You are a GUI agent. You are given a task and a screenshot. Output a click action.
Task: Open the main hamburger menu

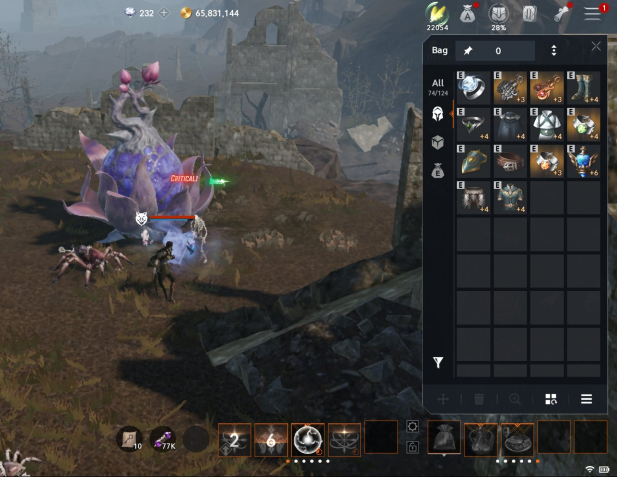pos(594,13)
